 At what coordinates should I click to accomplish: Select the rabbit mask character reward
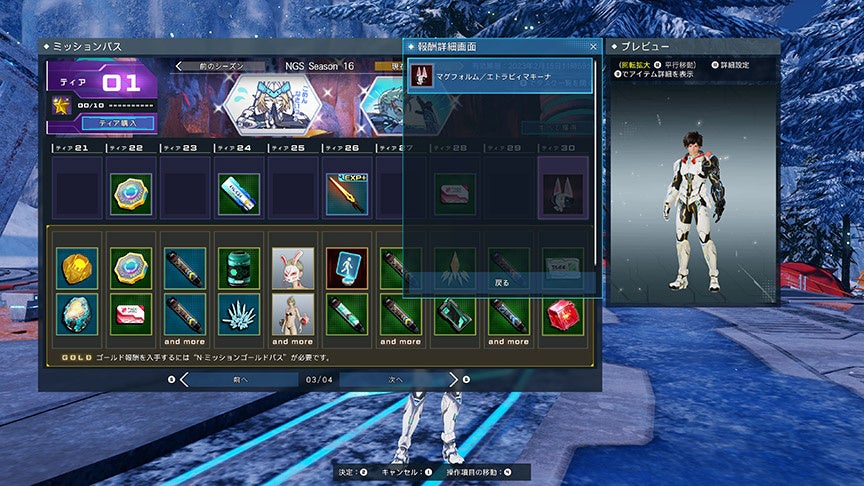point(293,268)
